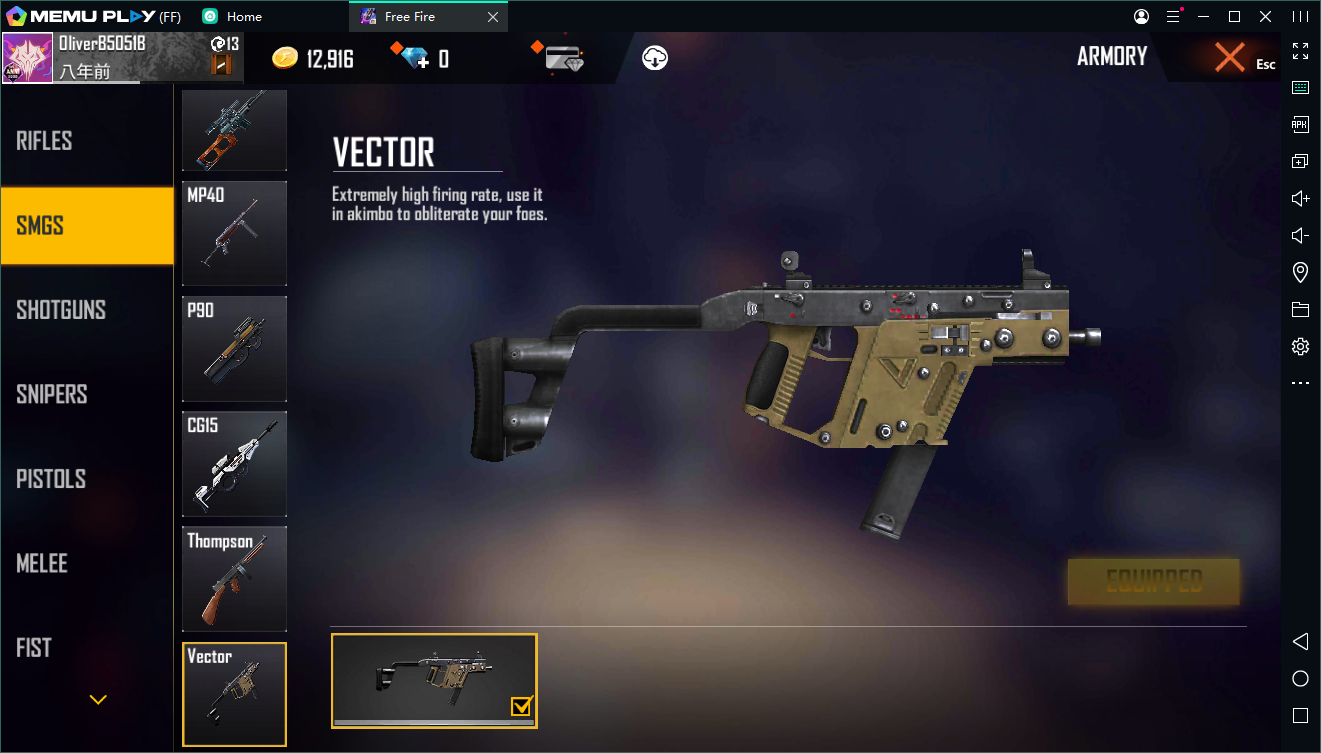Choose the Fist category
The image size is (1321, 753).
(86, 648)
